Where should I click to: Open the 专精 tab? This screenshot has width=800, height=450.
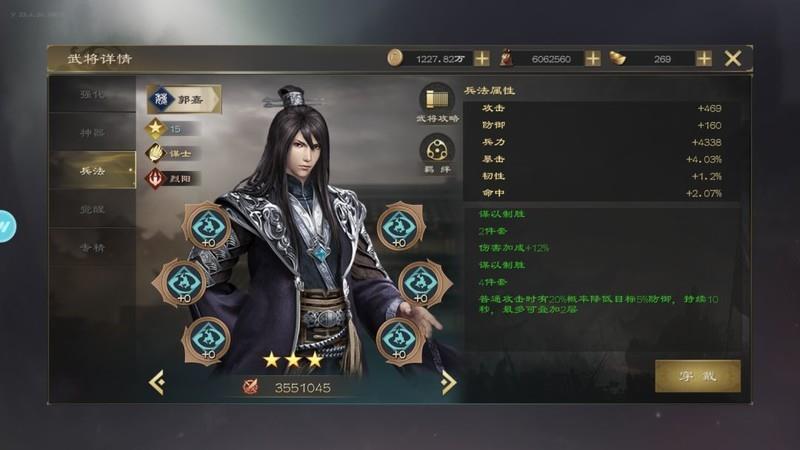pos(93,247)
